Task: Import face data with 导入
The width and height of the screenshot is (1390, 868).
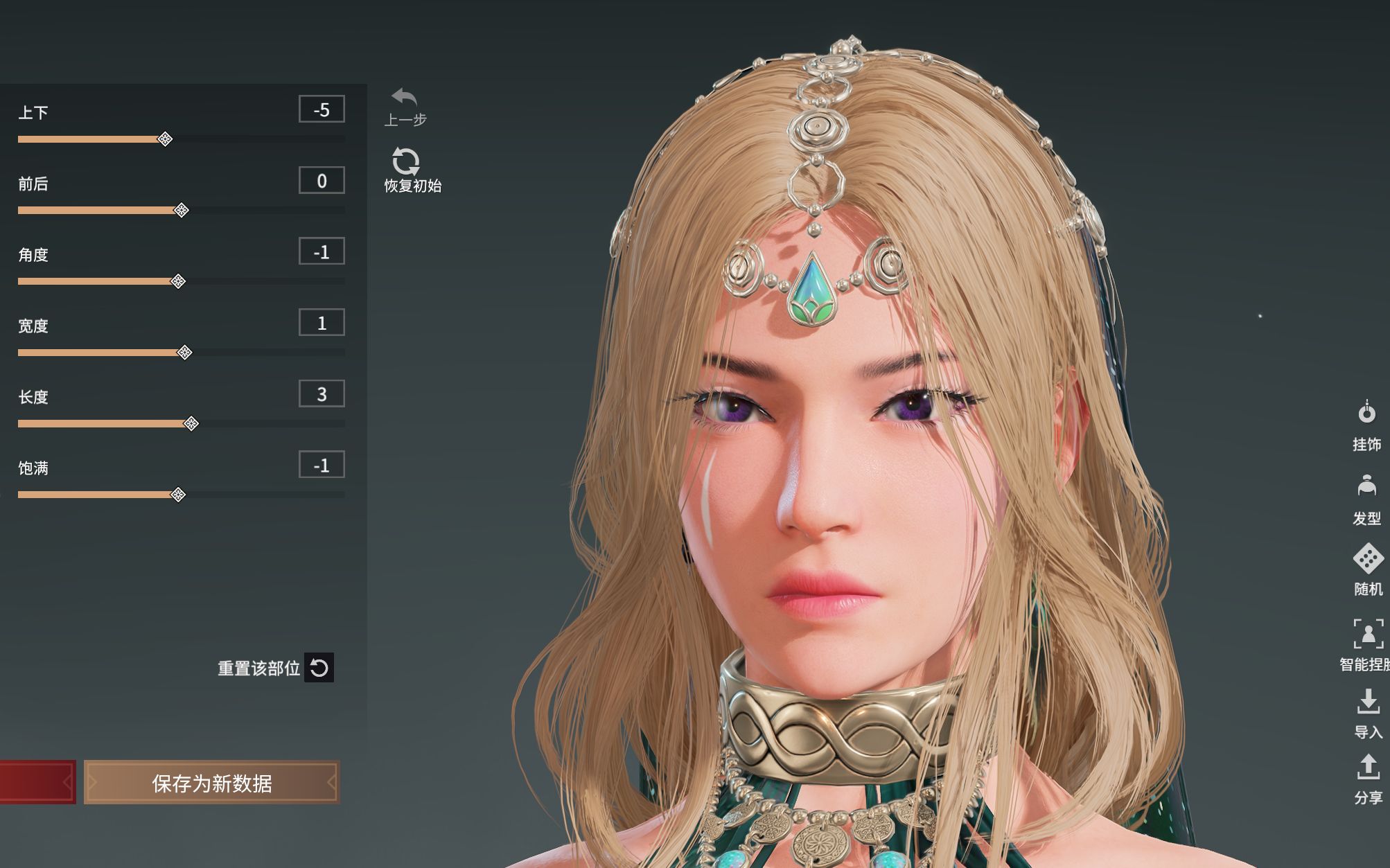Action: (1368, 702)
